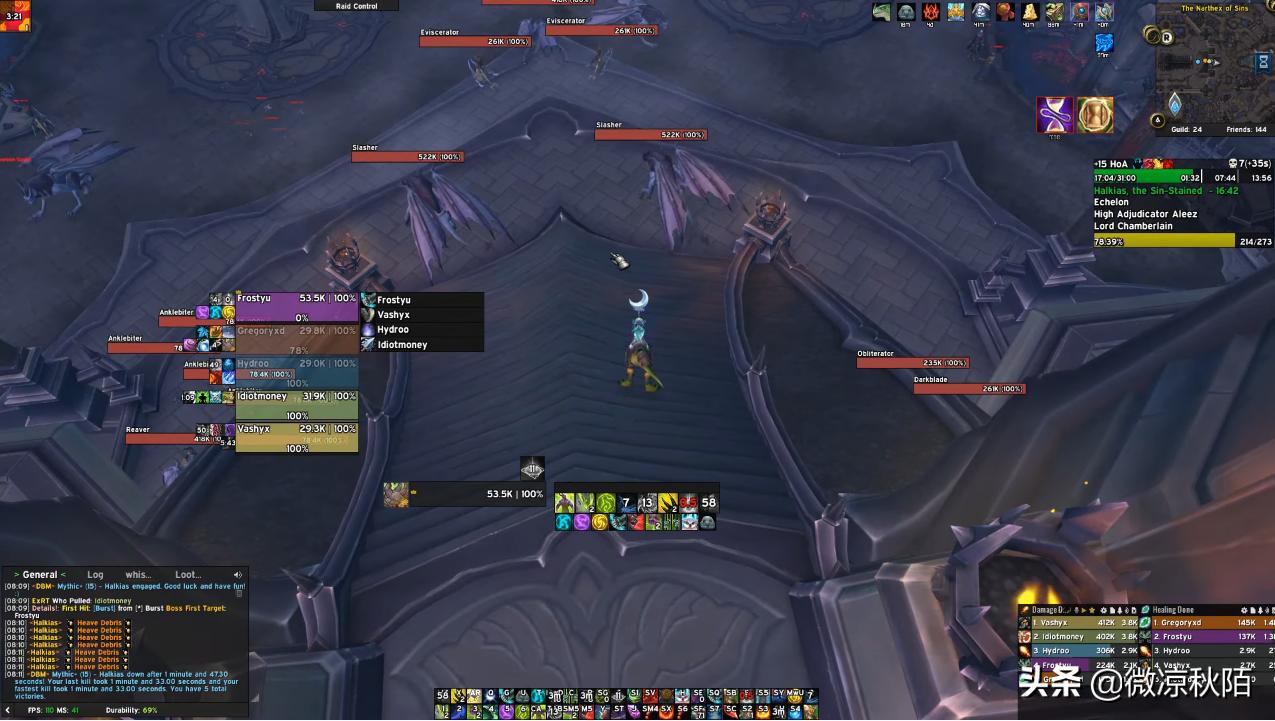The width and height of the screenshot is (1275, 721).
Task: Click the chat window speaker icon
Action: click(238, 575)
